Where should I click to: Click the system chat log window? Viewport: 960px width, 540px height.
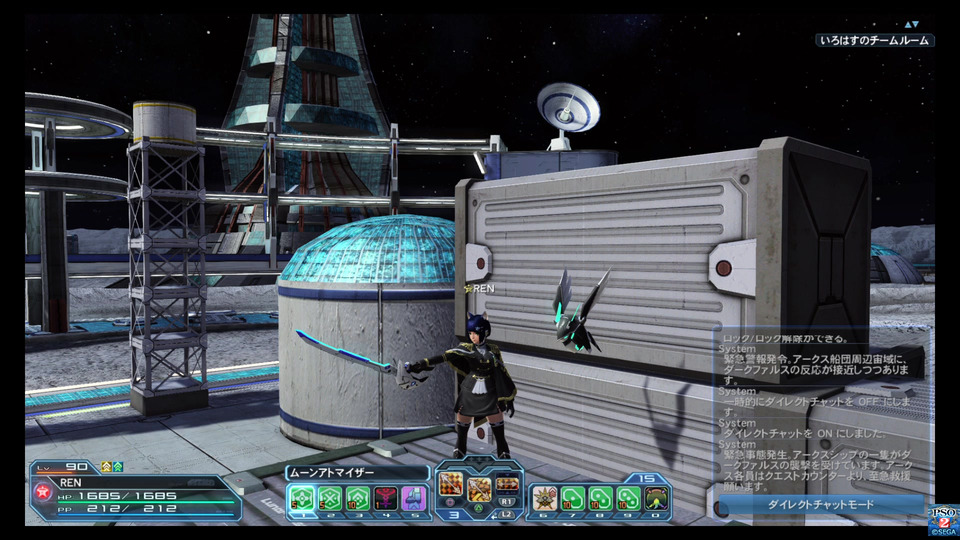(820, 410)
